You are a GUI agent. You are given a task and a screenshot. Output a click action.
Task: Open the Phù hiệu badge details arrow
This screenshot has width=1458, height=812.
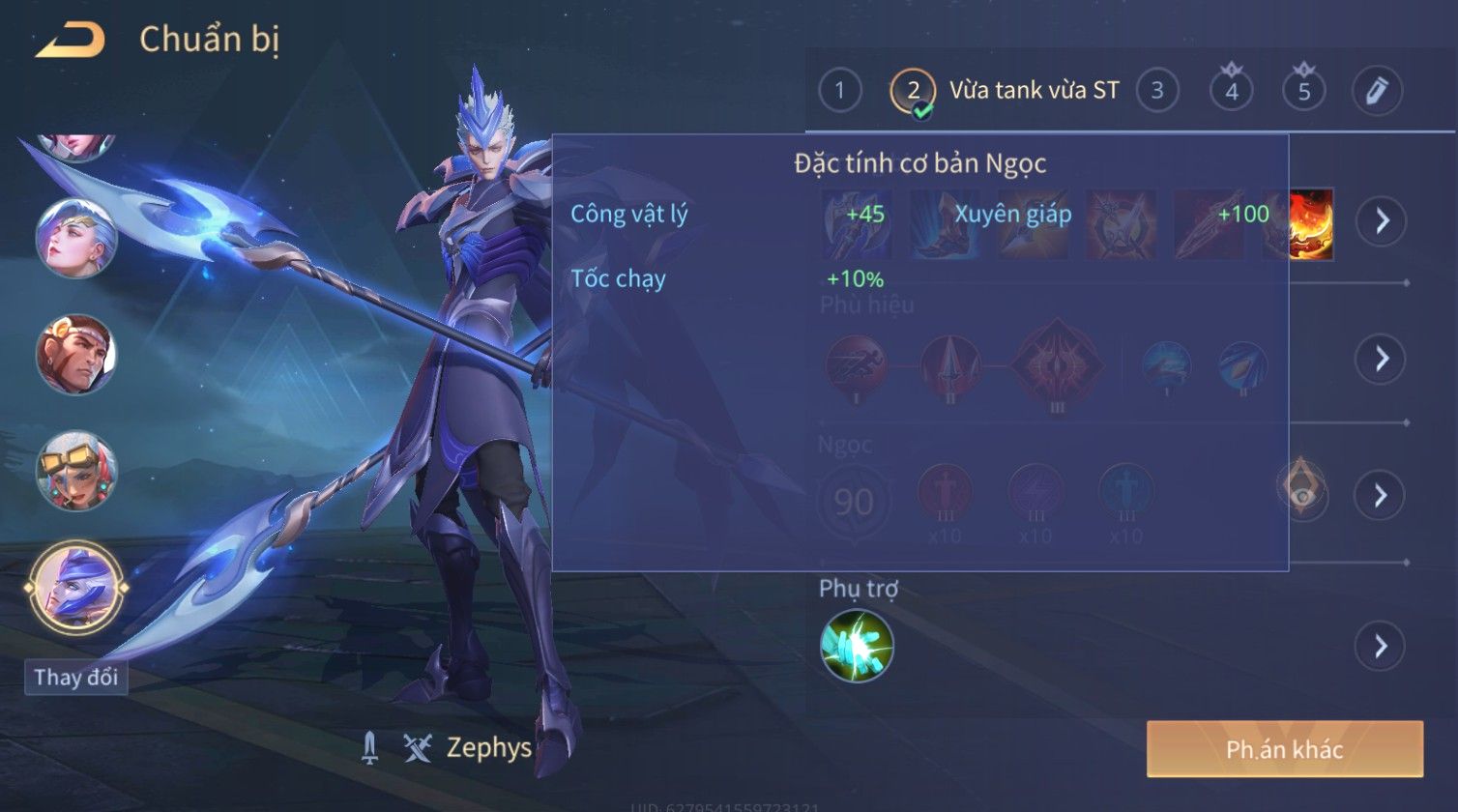tap(1381, 359)
